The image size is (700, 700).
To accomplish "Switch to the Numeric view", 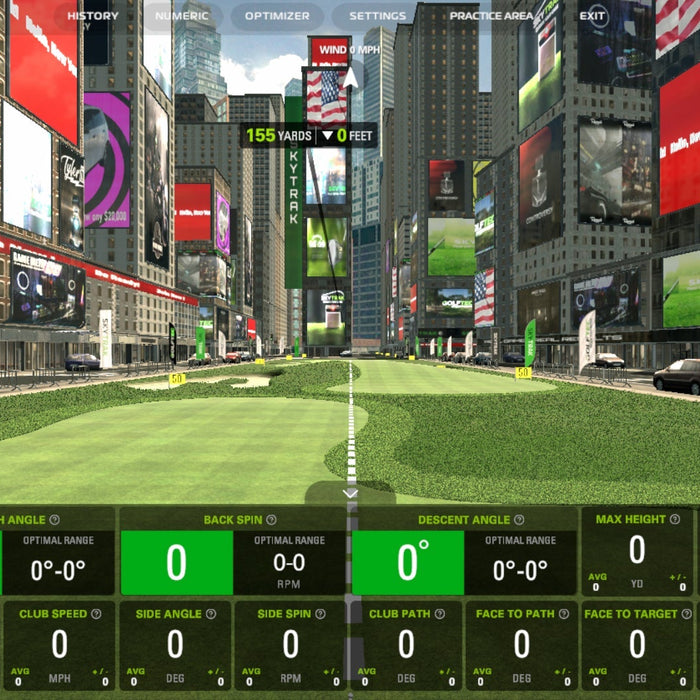I will (182, 16).
